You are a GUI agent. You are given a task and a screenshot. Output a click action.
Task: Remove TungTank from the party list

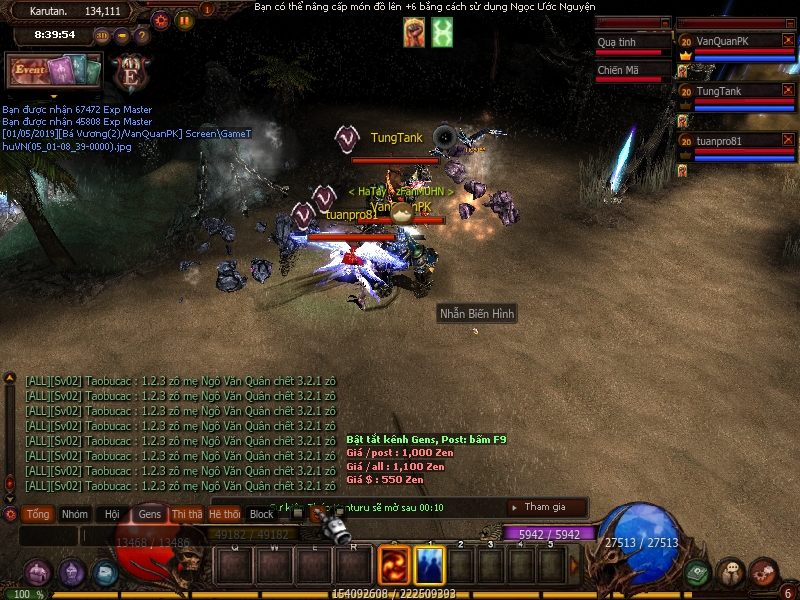788,90
